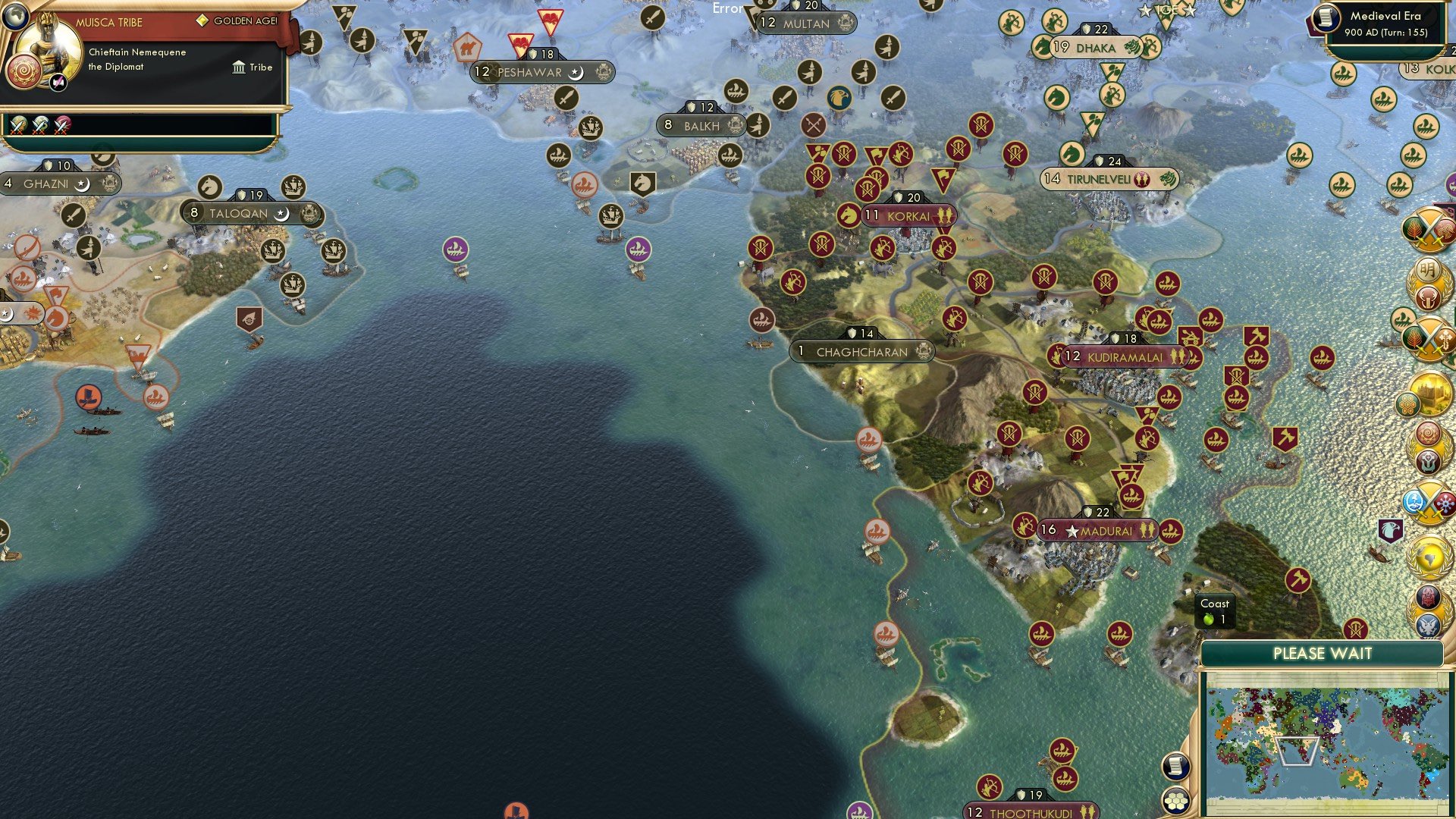Image resolution: width=1456 pixels, height=819 pixels.
Task: Open the notification scroll icon beside the minimap
Action: click(x=1176, y=767)
